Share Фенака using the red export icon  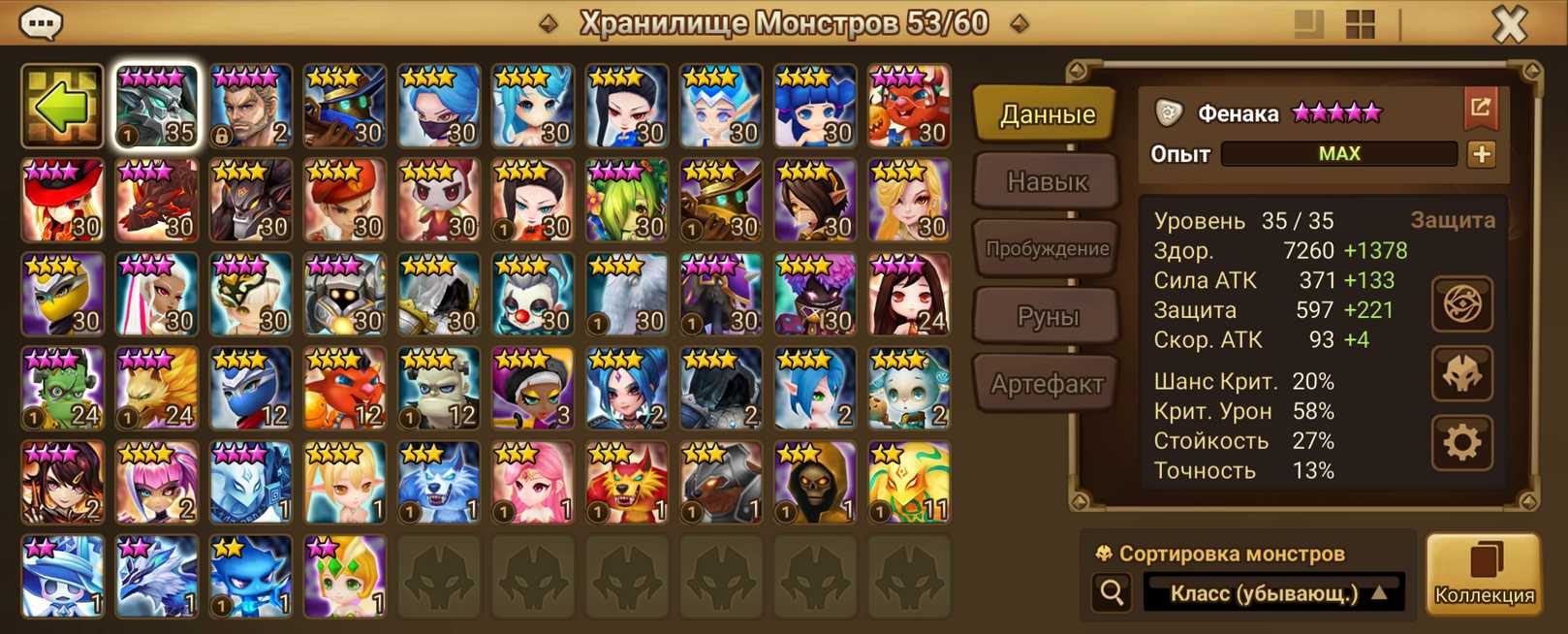coord(1480,109)
